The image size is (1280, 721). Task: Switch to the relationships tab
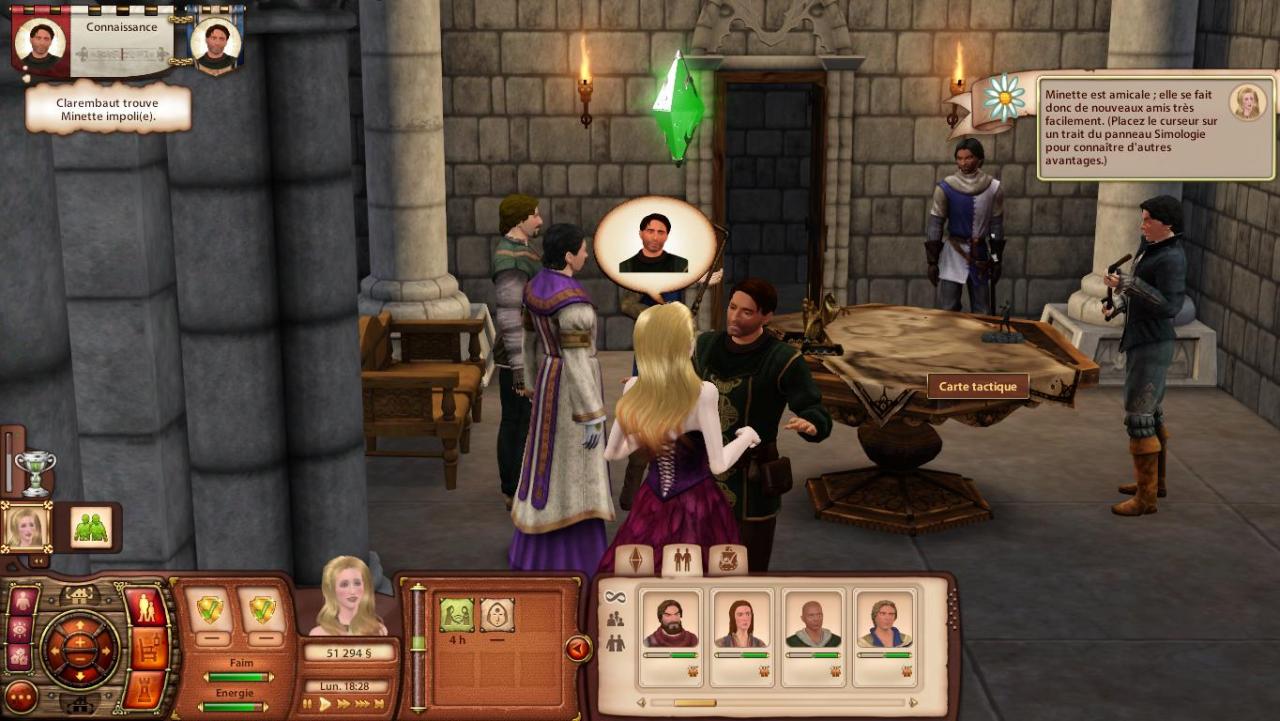(682, 560)
